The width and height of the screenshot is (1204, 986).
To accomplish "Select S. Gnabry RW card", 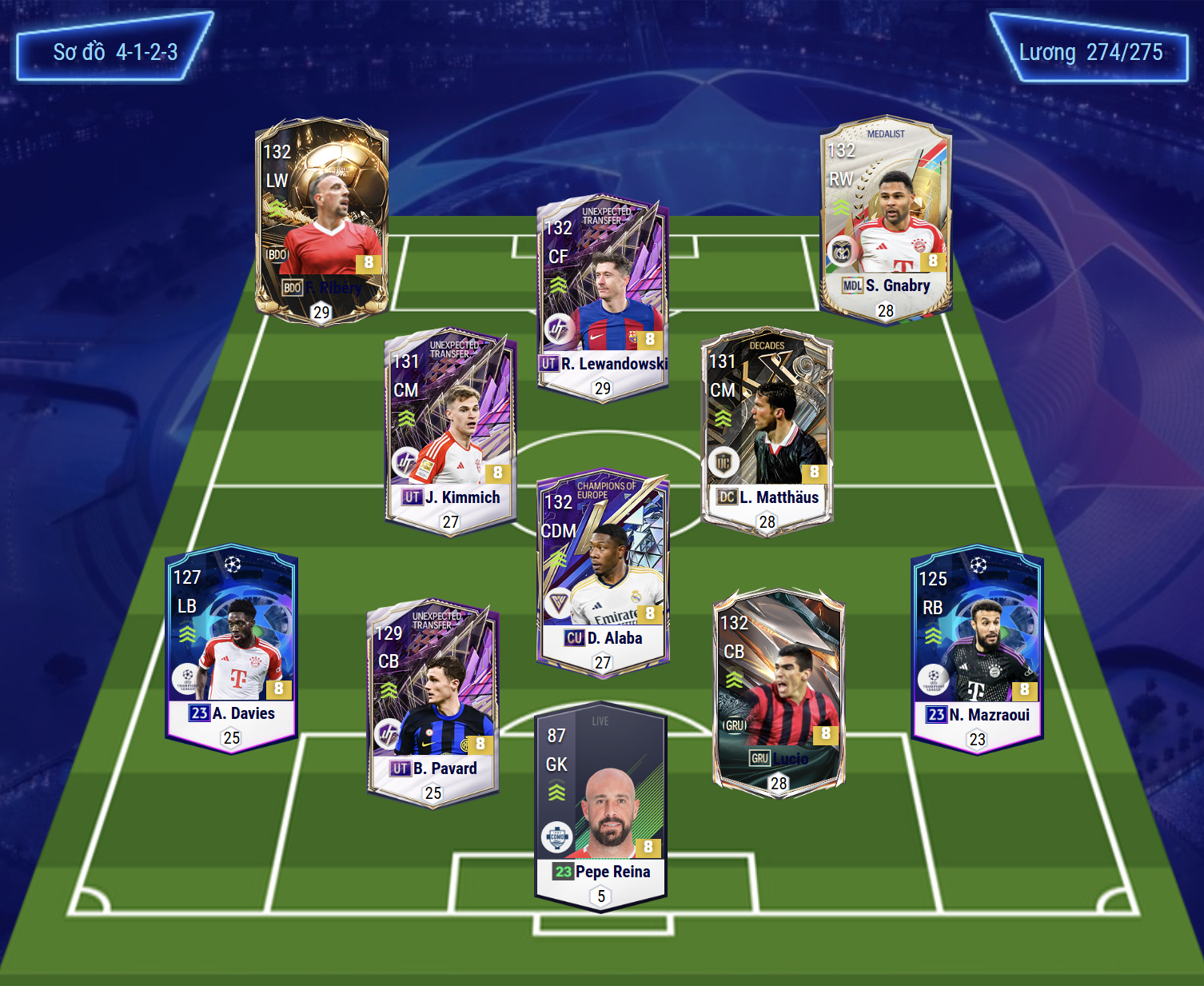I will (x=886, y=220).
